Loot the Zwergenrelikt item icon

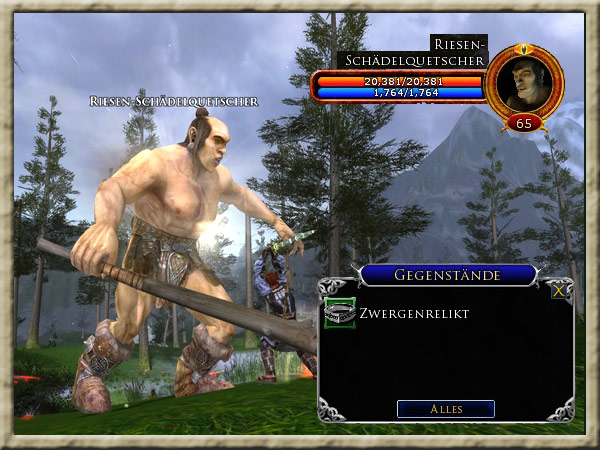[x=340, y=313]
